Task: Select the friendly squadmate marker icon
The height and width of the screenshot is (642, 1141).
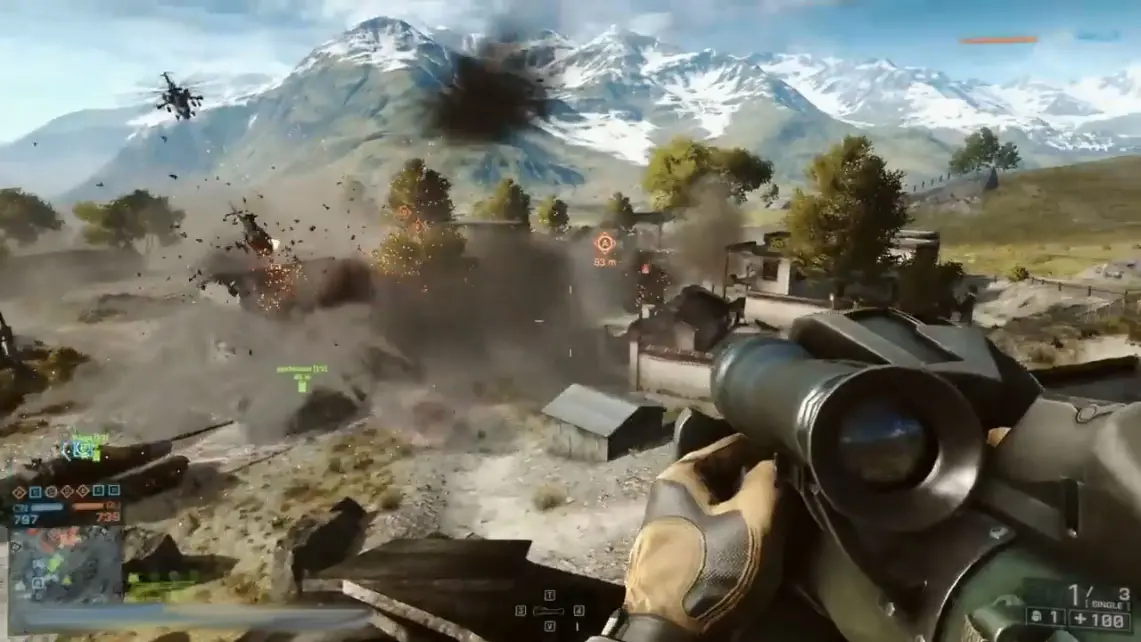Action: 301,382
